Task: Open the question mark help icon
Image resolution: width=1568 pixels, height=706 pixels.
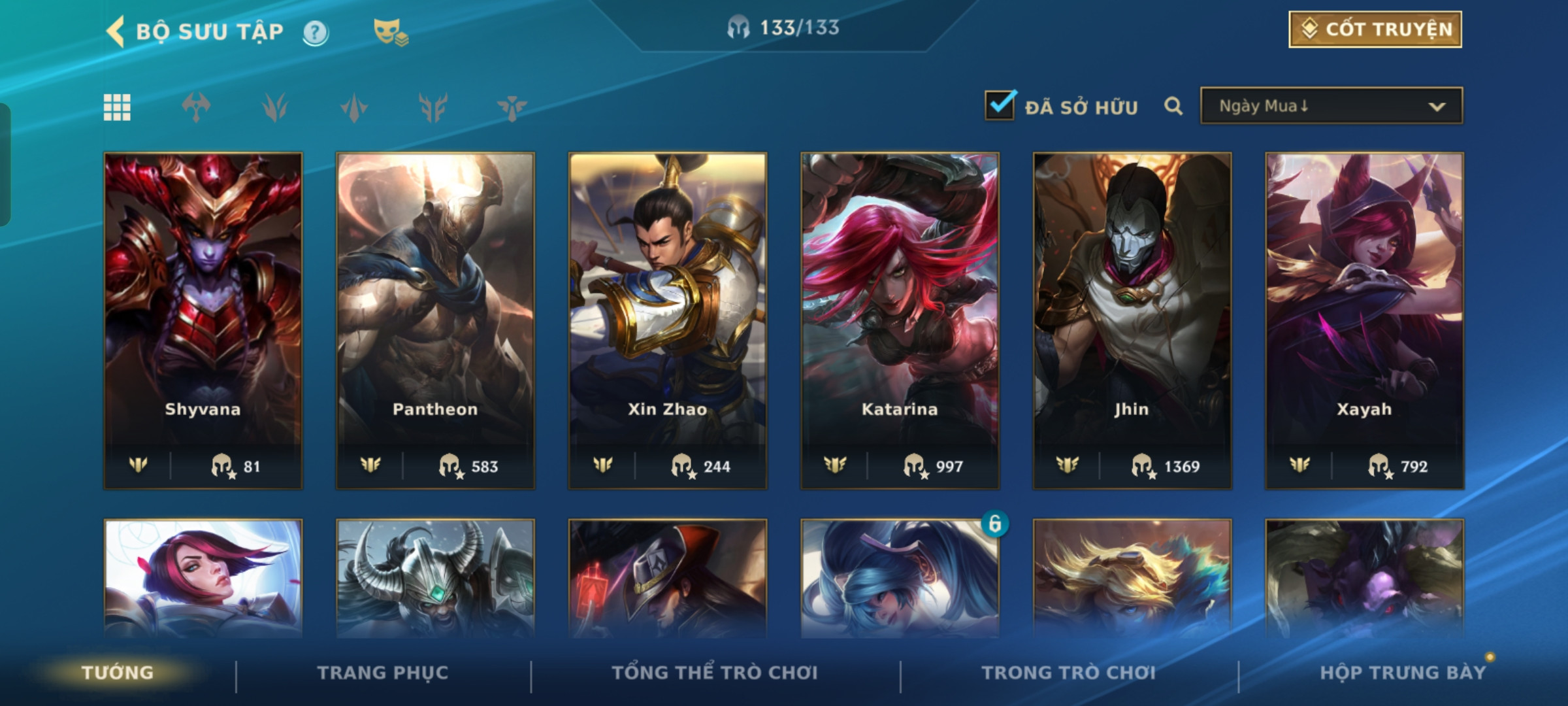Action: (316, 32)
